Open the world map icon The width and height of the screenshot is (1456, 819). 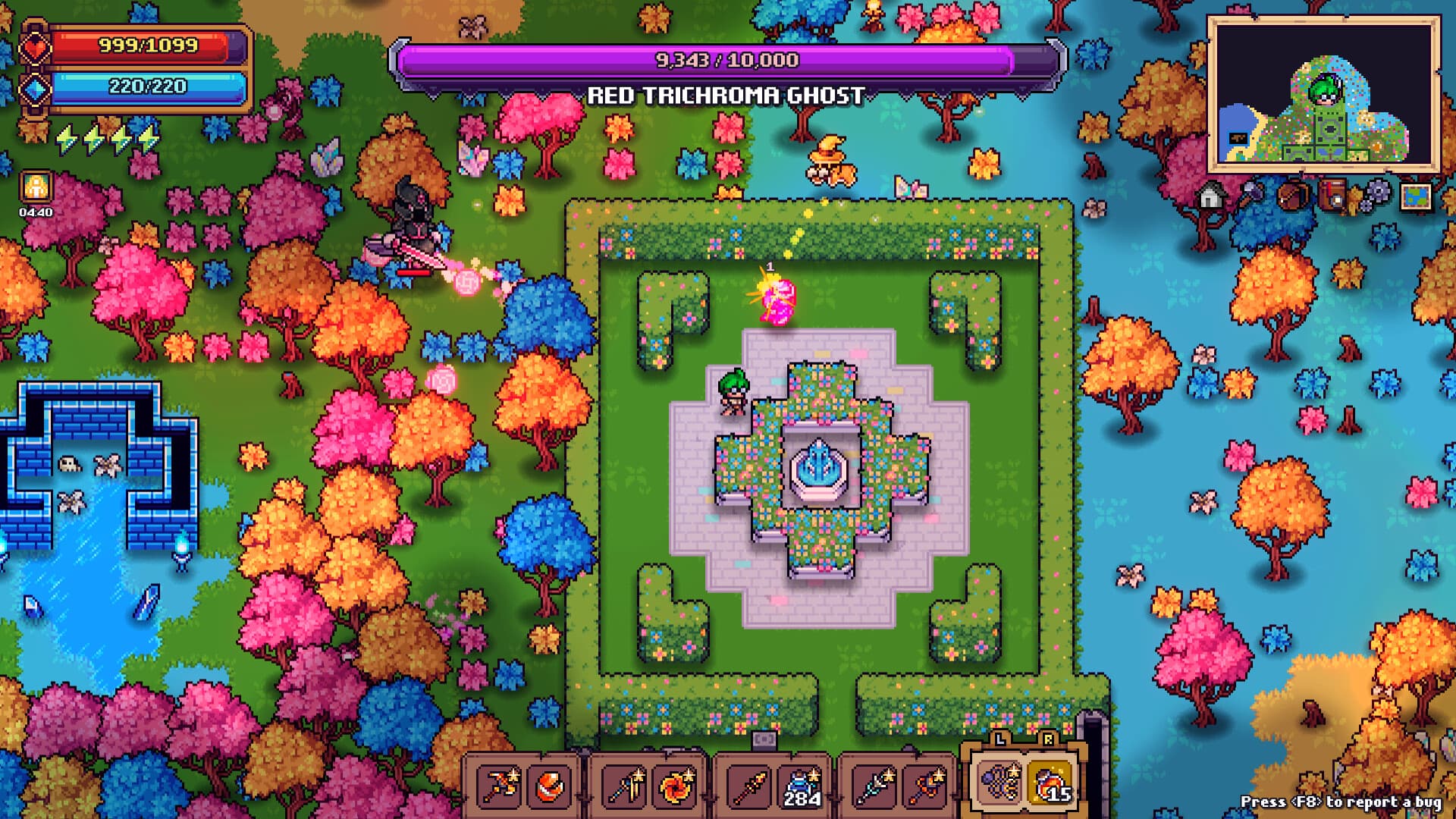1417,197
